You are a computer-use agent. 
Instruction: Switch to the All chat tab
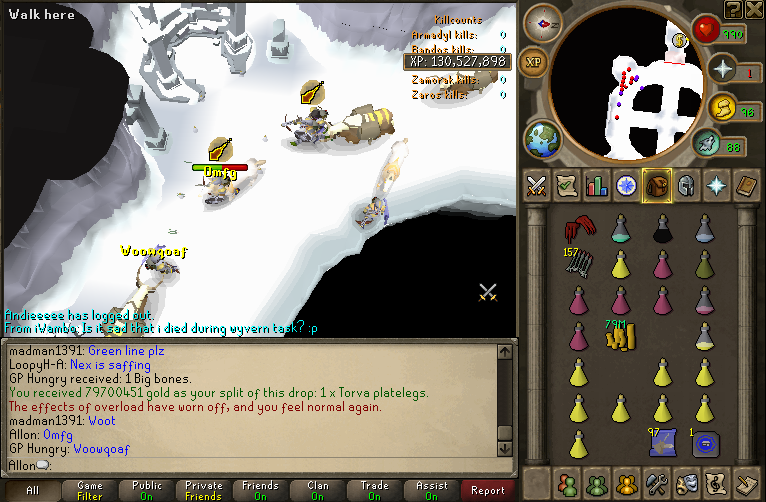[x=32, y=490]
